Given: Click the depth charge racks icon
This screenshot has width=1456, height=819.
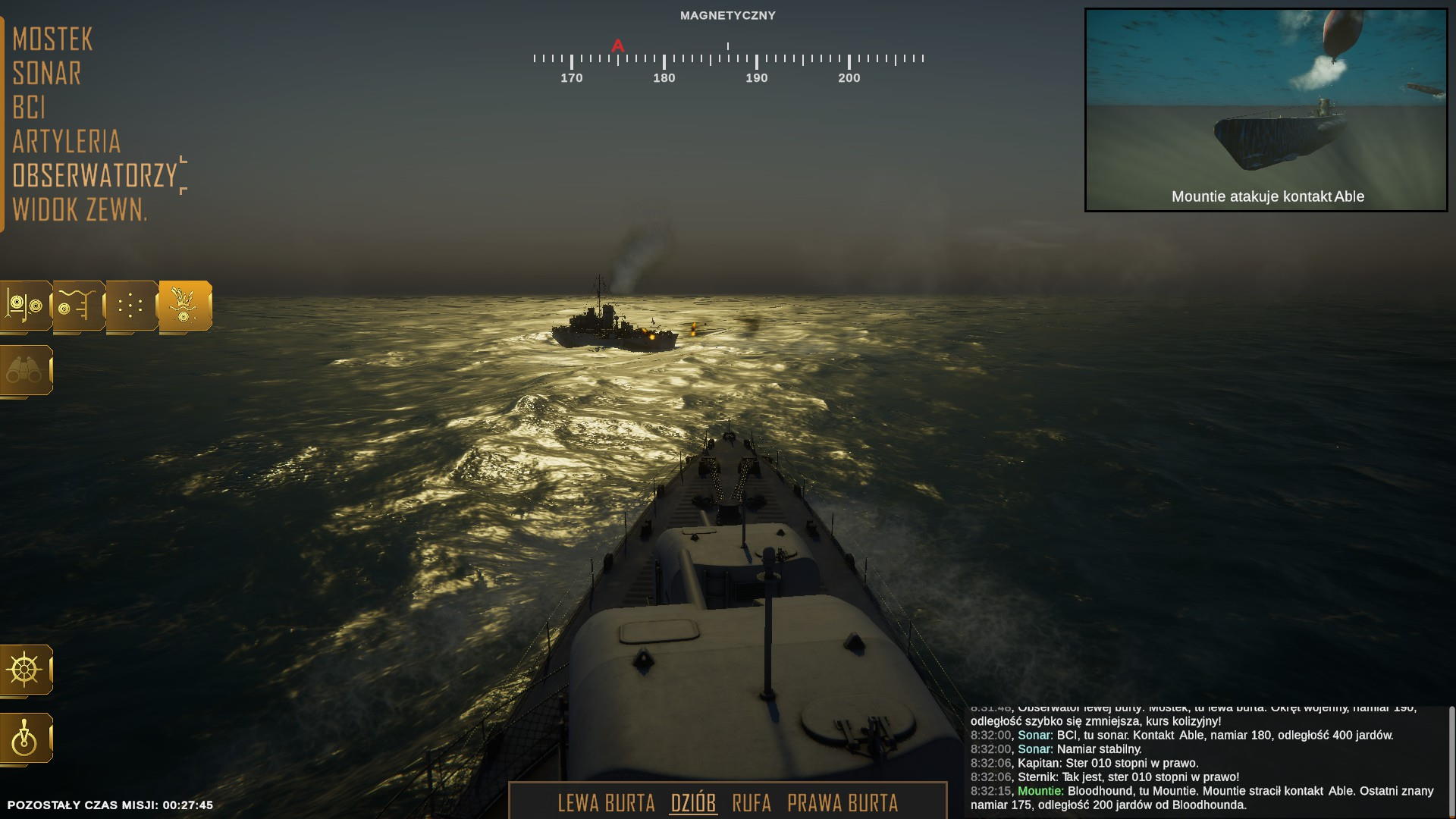Looking at the screenshot, I should pyautogui.click(x=25, y=306).
